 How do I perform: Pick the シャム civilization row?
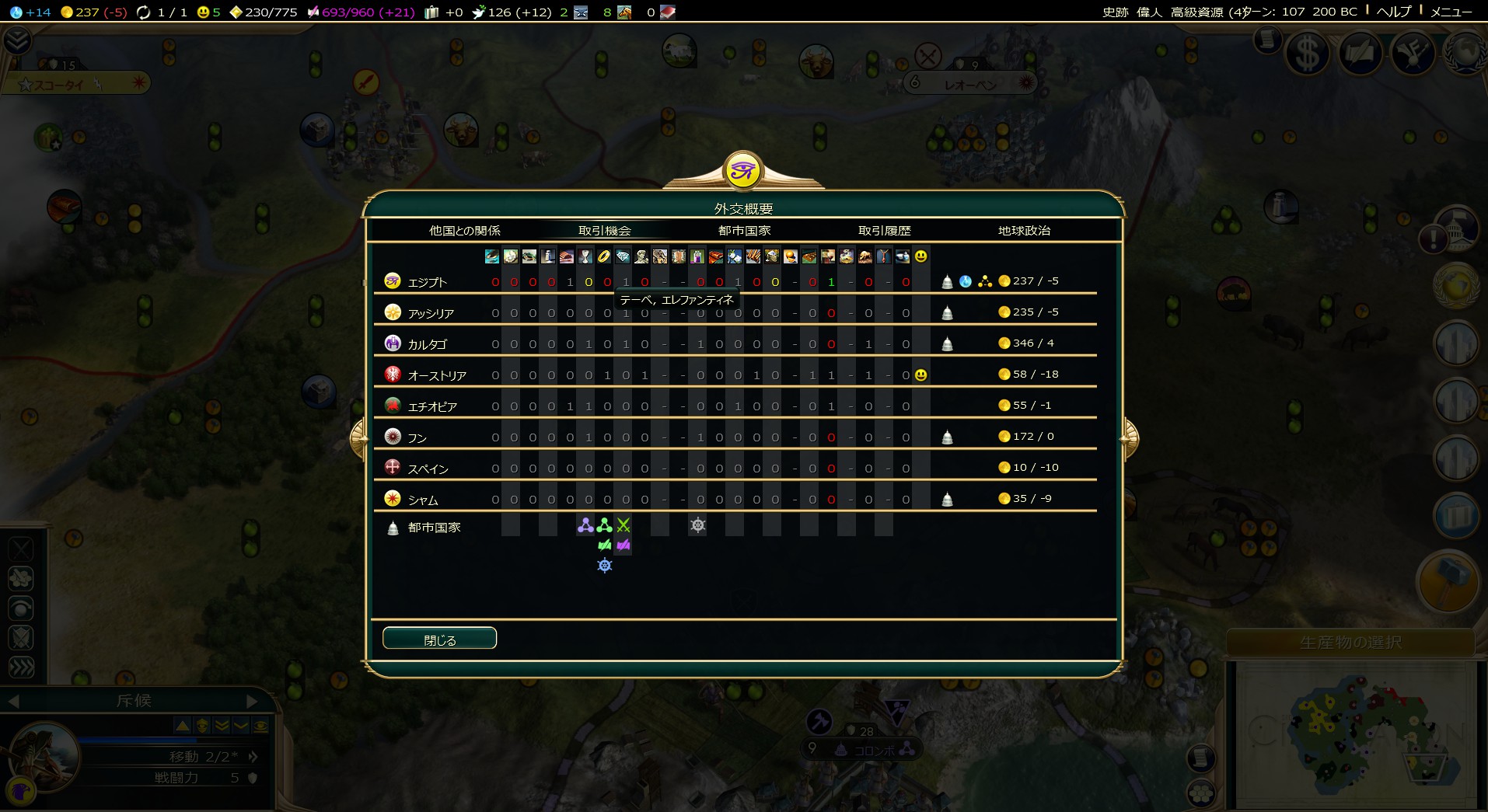pyautogui.click(x=423, y=500)
